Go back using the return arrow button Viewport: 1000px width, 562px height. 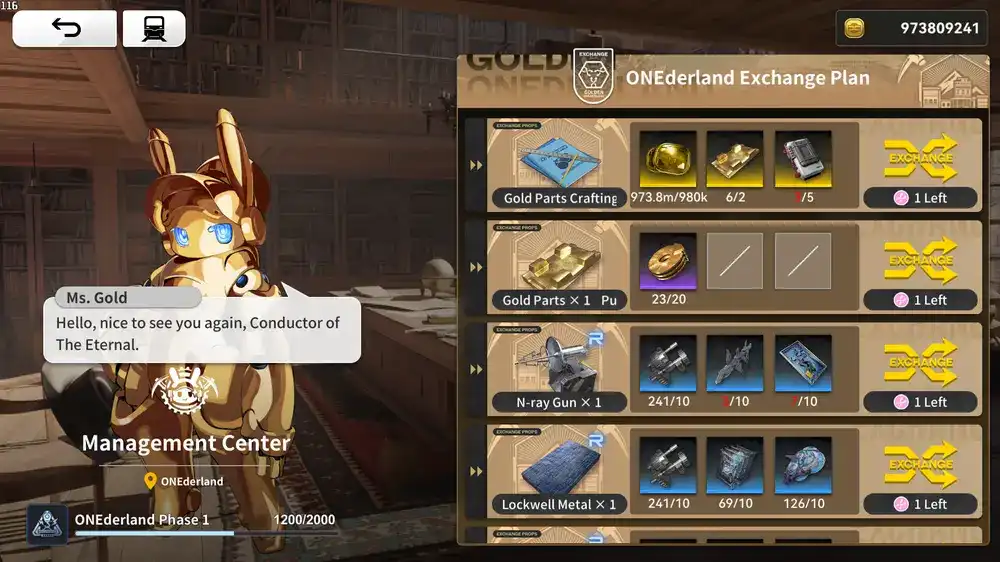(x=65, y=29)
